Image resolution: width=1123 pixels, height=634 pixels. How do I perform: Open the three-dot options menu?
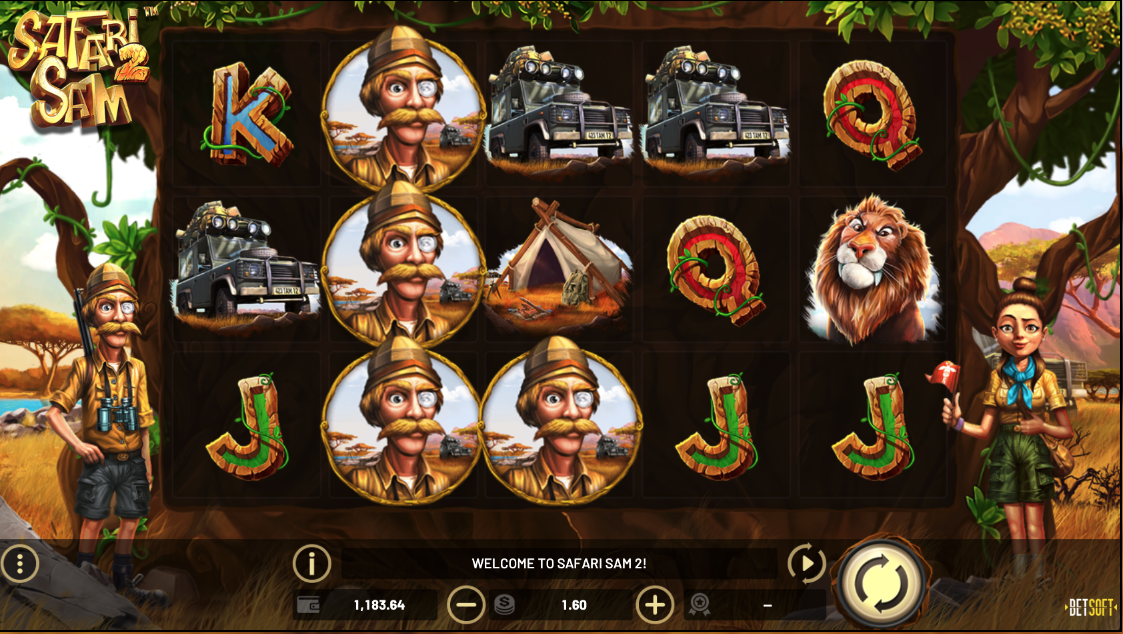coord(19,564)
